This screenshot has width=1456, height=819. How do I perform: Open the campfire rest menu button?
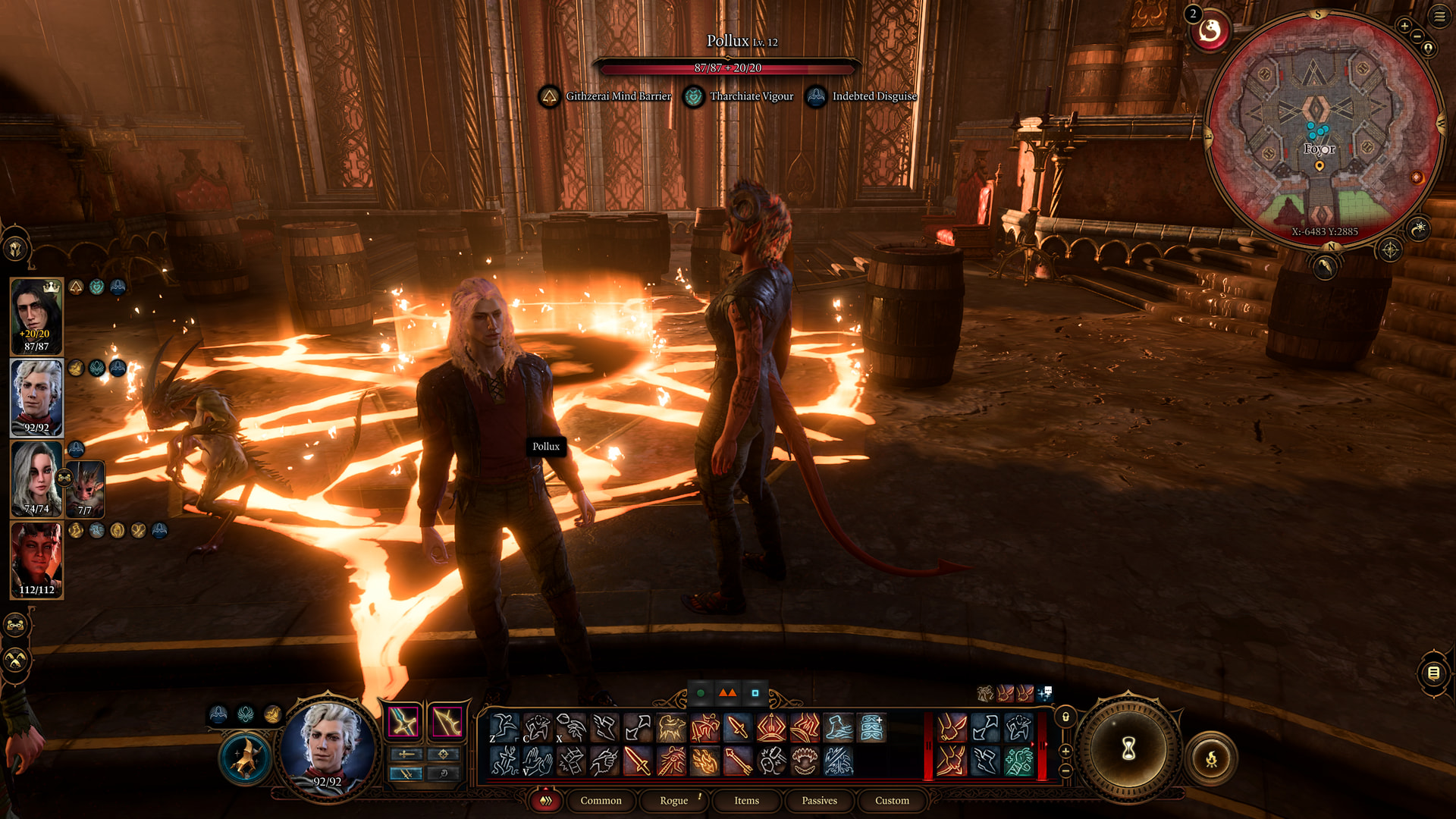(1211, 758)
